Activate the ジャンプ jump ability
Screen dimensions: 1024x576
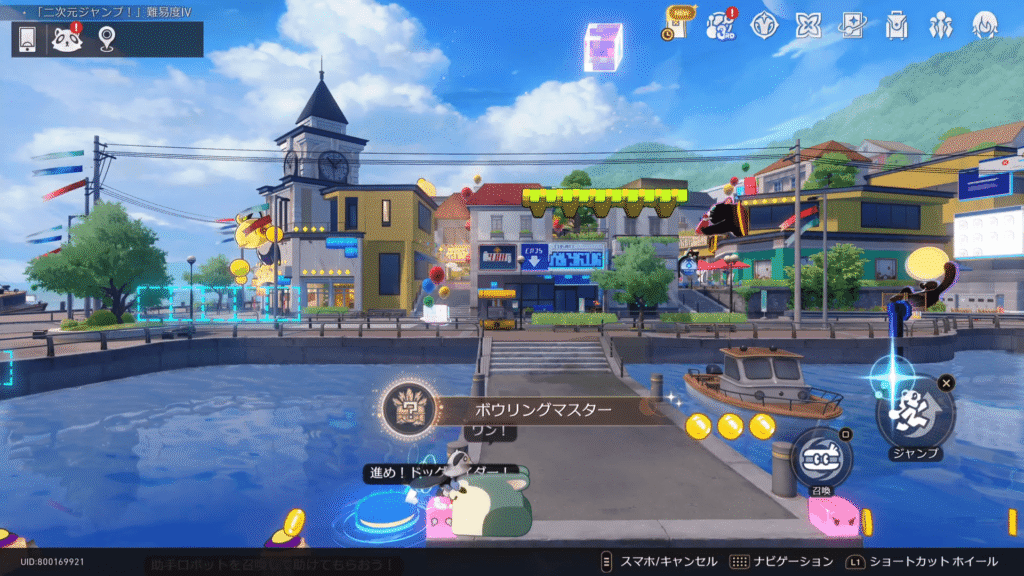click(x=915, y=410)
